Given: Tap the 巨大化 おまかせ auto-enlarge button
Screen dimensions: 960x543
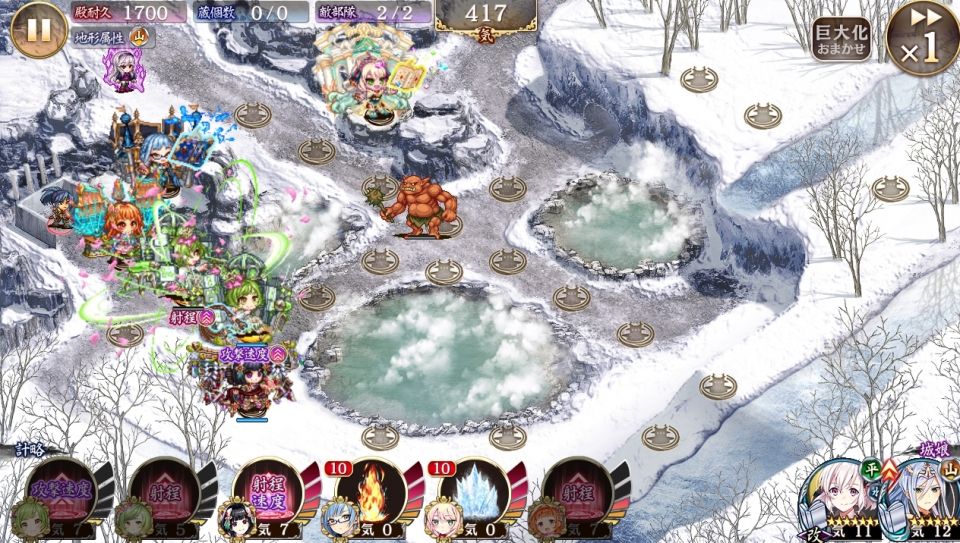Looking at the screenshot, I should click(841, 39).
